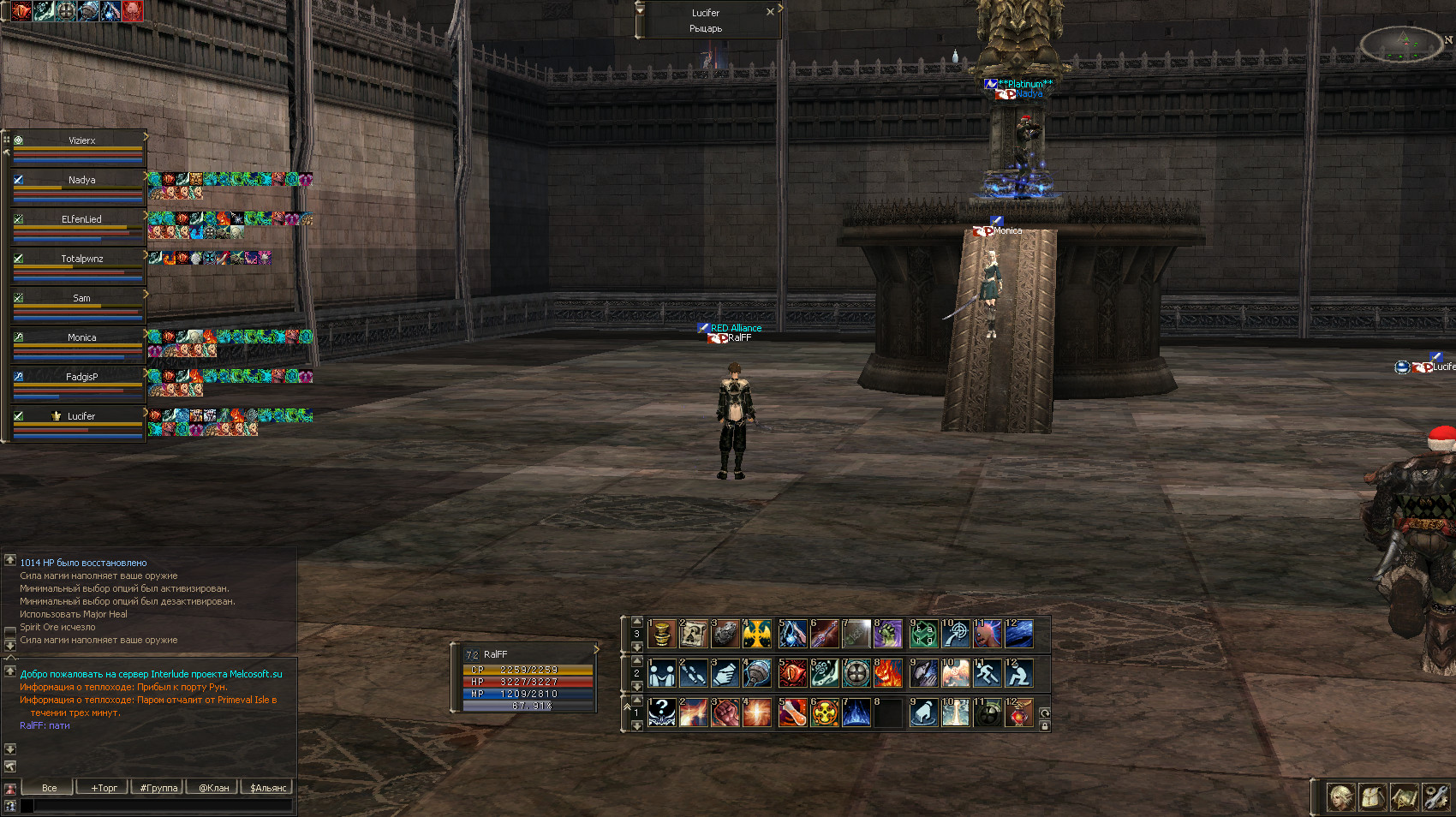Open the world map scroll

pos(1404,797)
